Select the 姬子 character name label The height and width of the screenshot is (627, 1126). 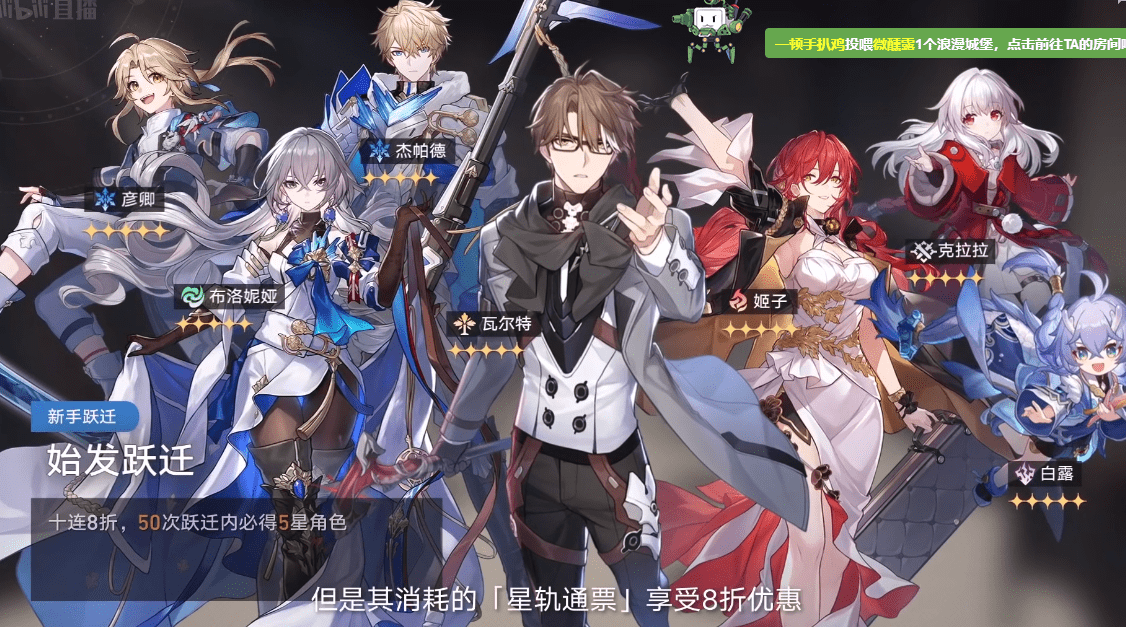761,300
